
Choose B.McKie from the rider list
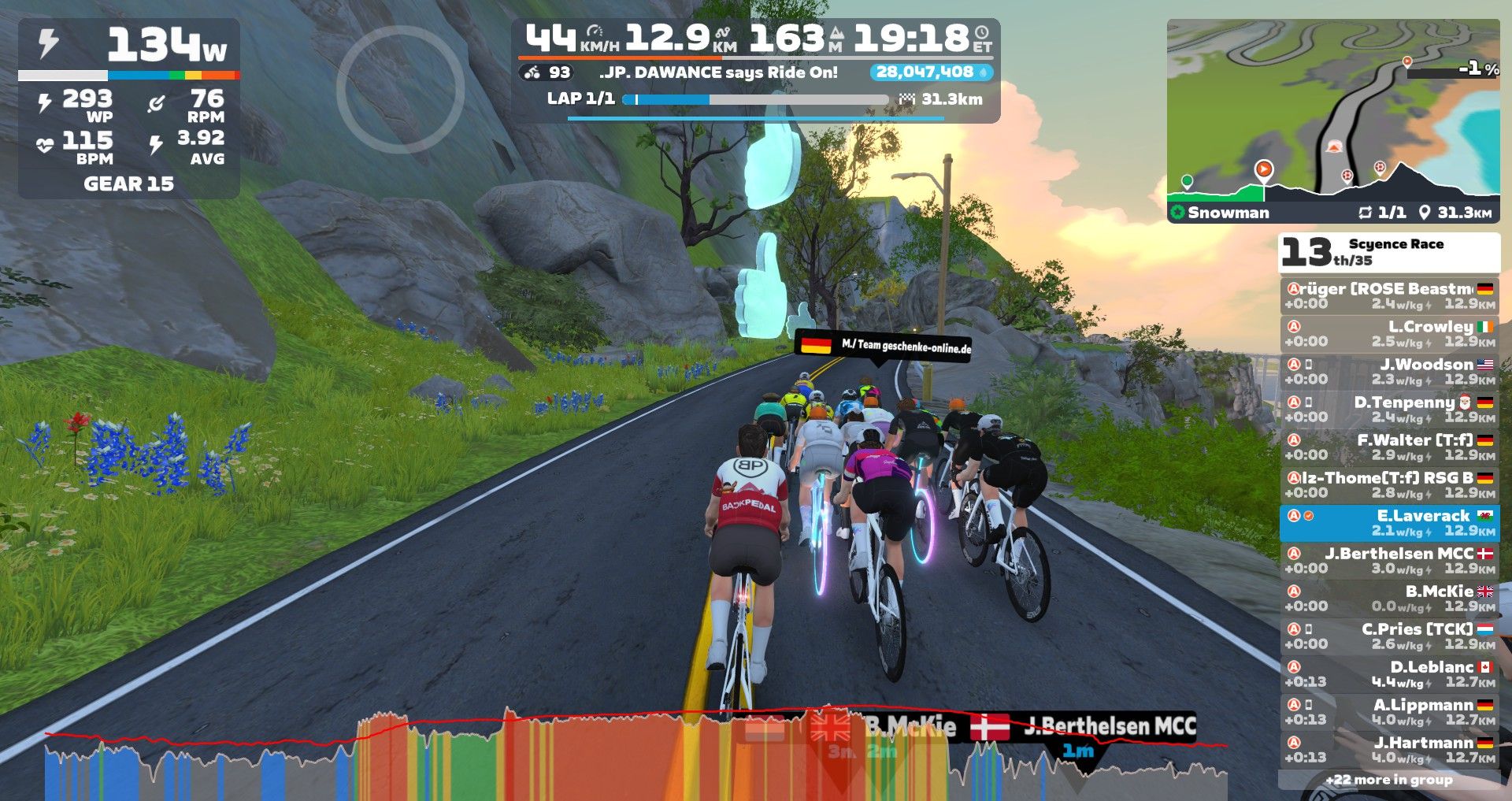pos(1389,598)
